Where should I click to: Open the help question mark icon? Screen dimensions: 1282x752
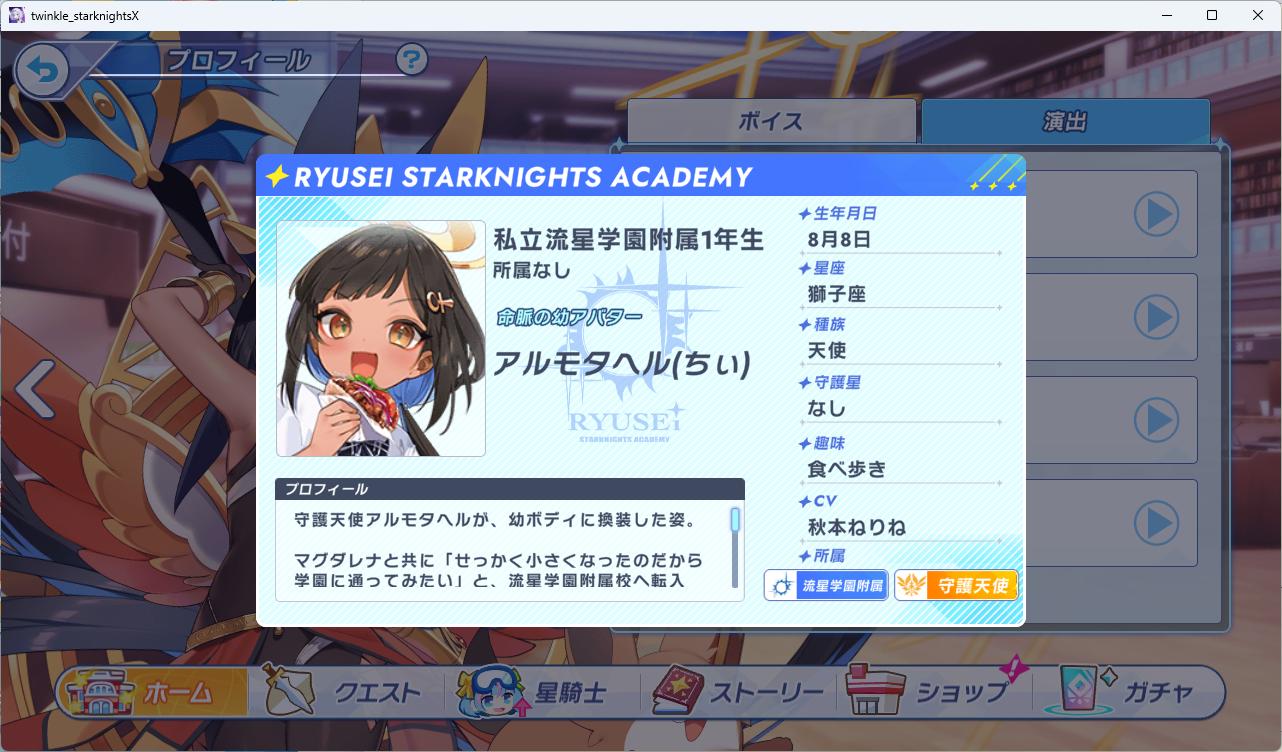(x=411, y=60)
